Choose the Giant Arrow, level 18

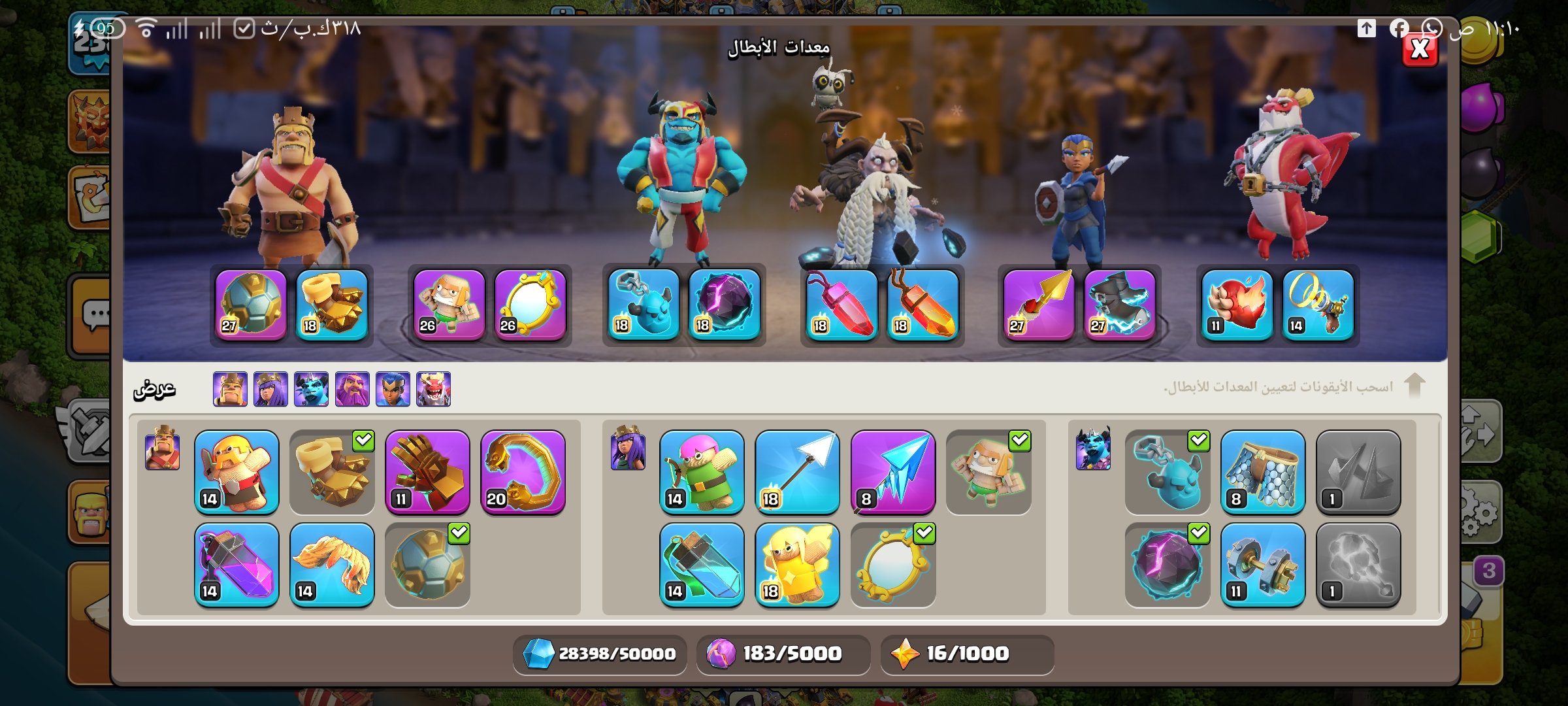pos(797,472)
